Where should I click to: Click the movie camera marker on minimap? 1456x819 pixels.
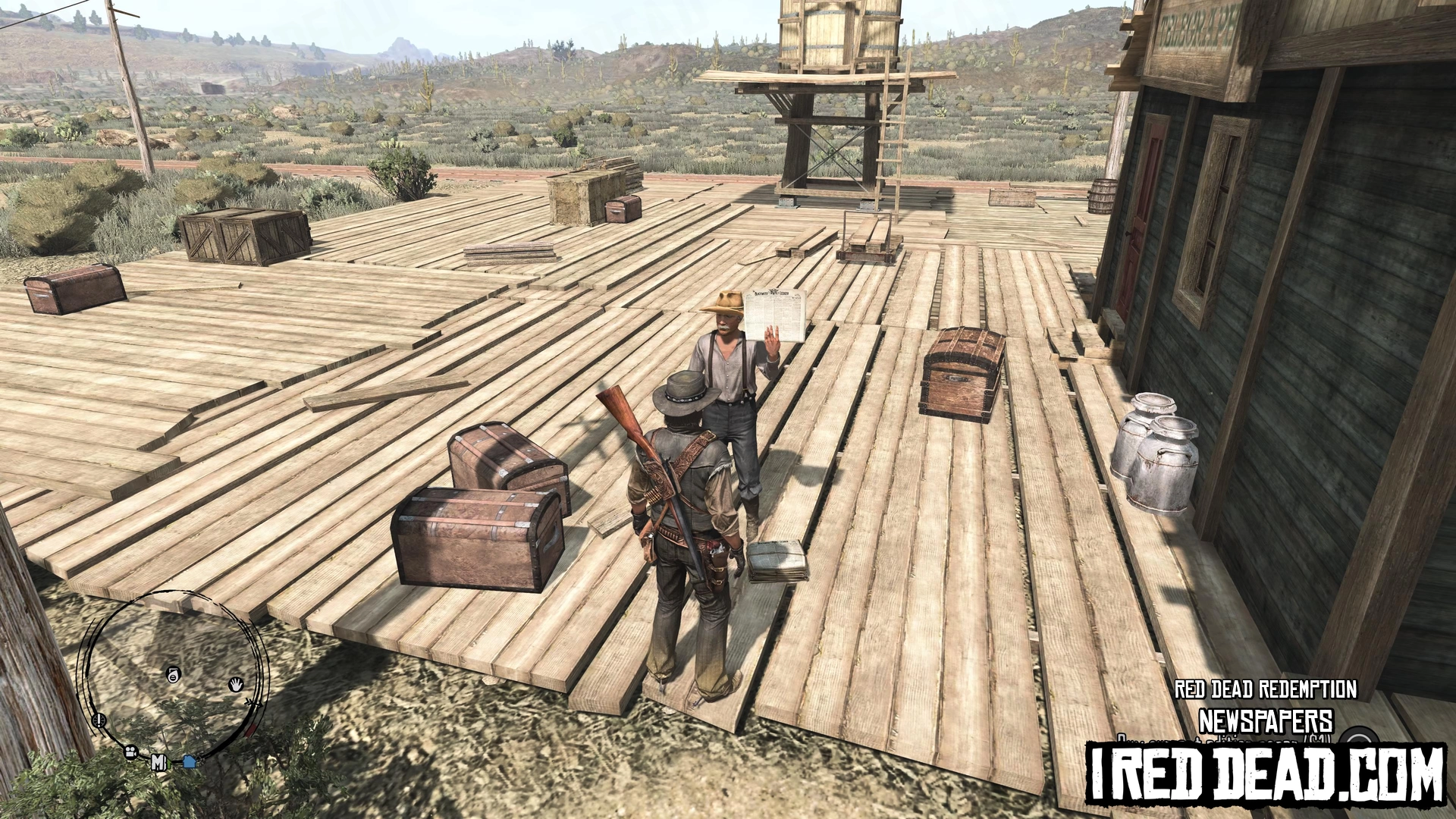click(x=131, y=752)
